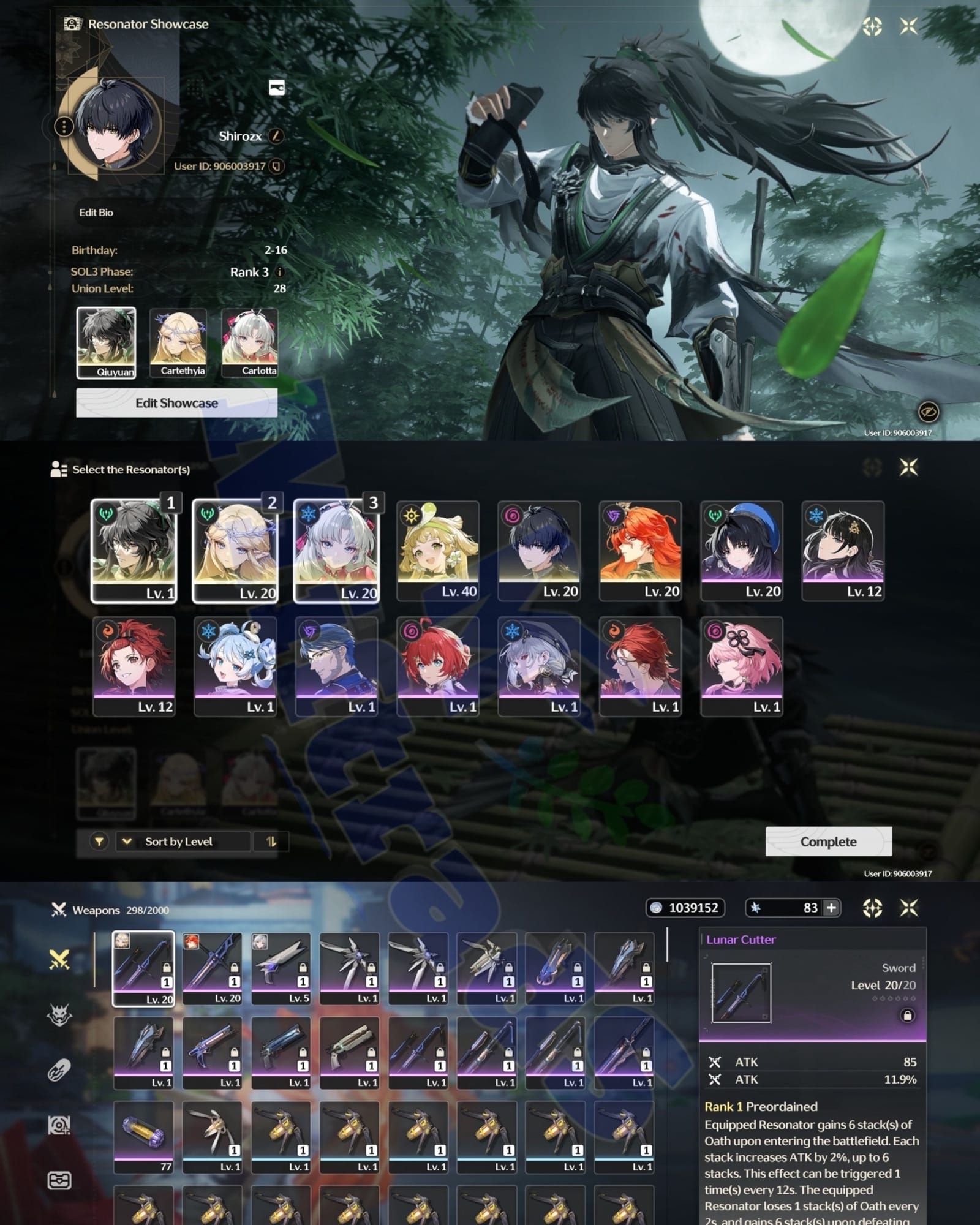This screenshot has height=1225, width=980.
Task: Confirm resonator selection with Complete
Action: pyautogui.click(x=828, y=842)
